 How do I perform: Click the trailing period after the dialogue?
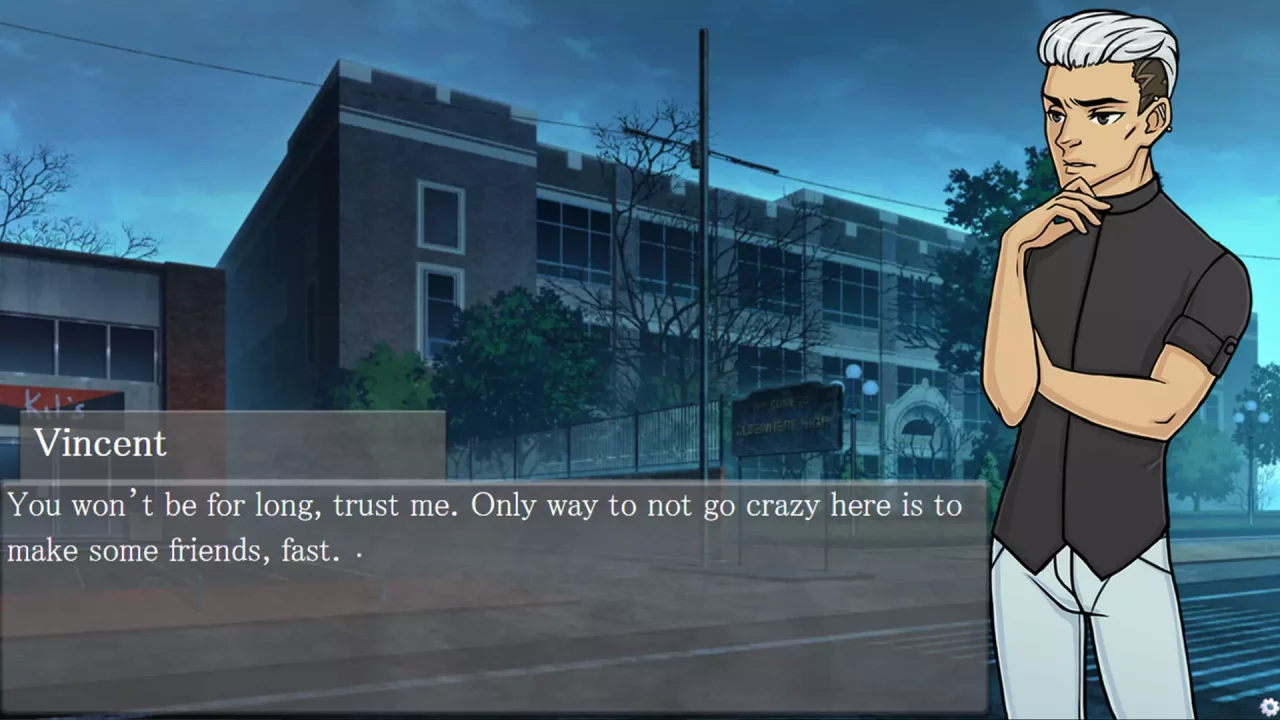tap(358, 551)
